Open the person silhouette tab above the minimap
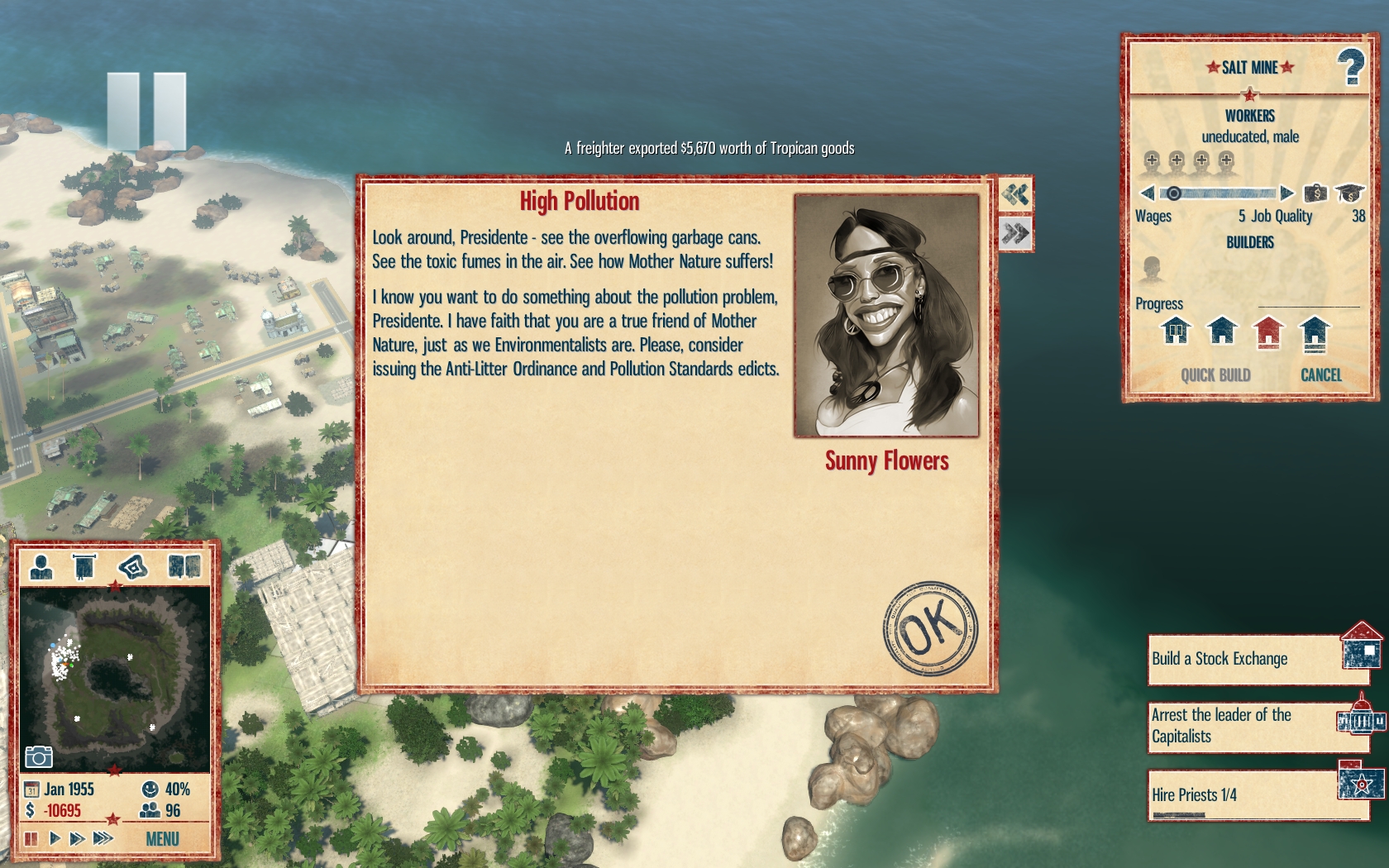Viewport: 1389px width, 868px height. (x=41, y=567)
